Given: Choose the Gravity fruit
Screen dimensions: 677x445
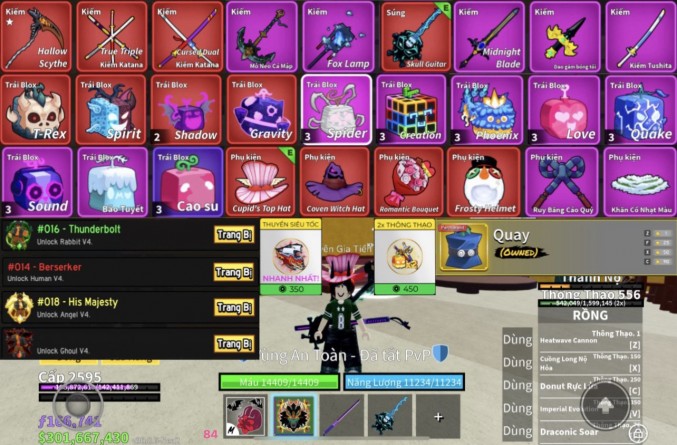Looking at the screenshot, I should [x=262, y=109].
